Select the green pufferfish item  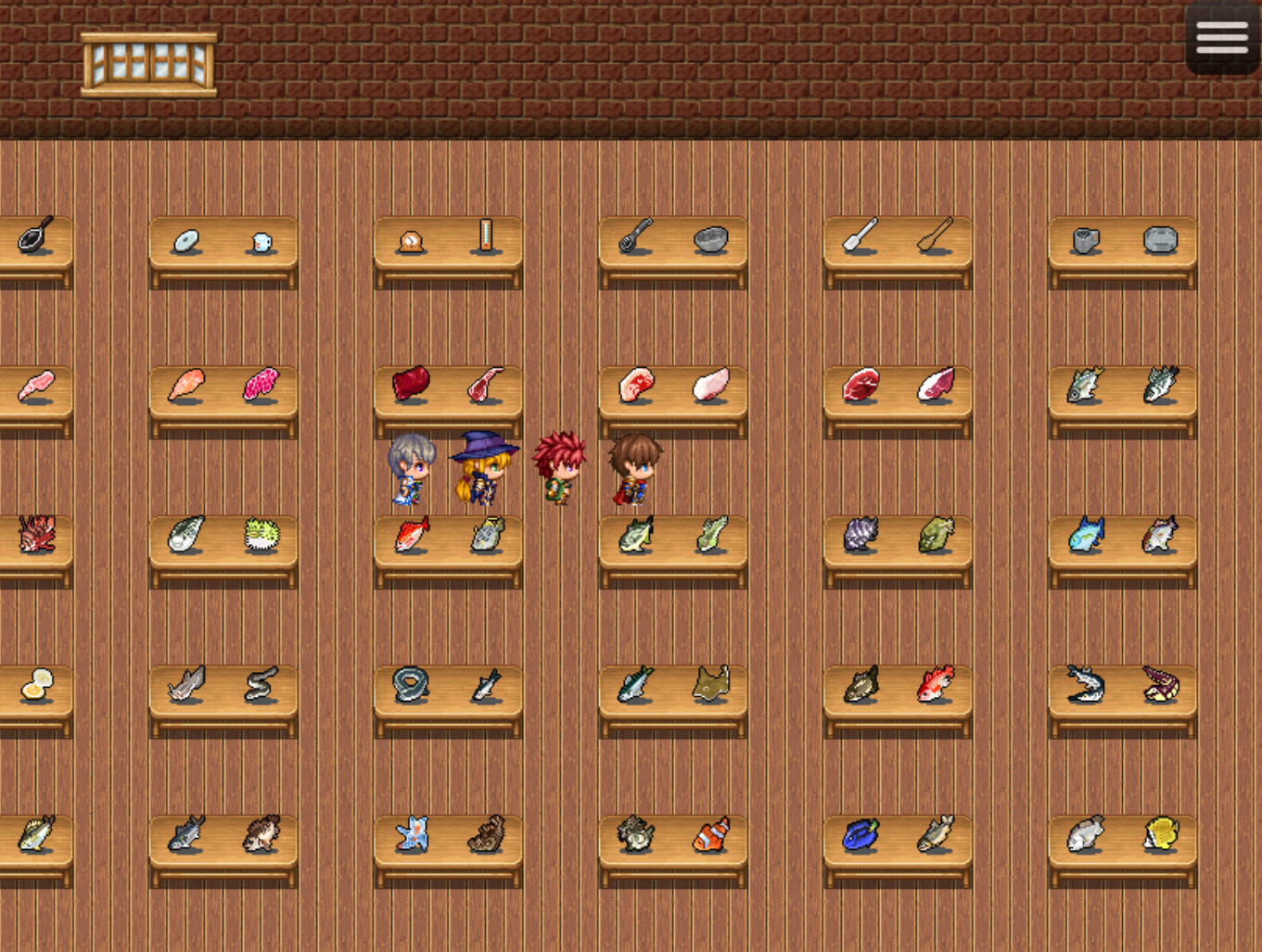pyautogui.click(x=262, y=536)
